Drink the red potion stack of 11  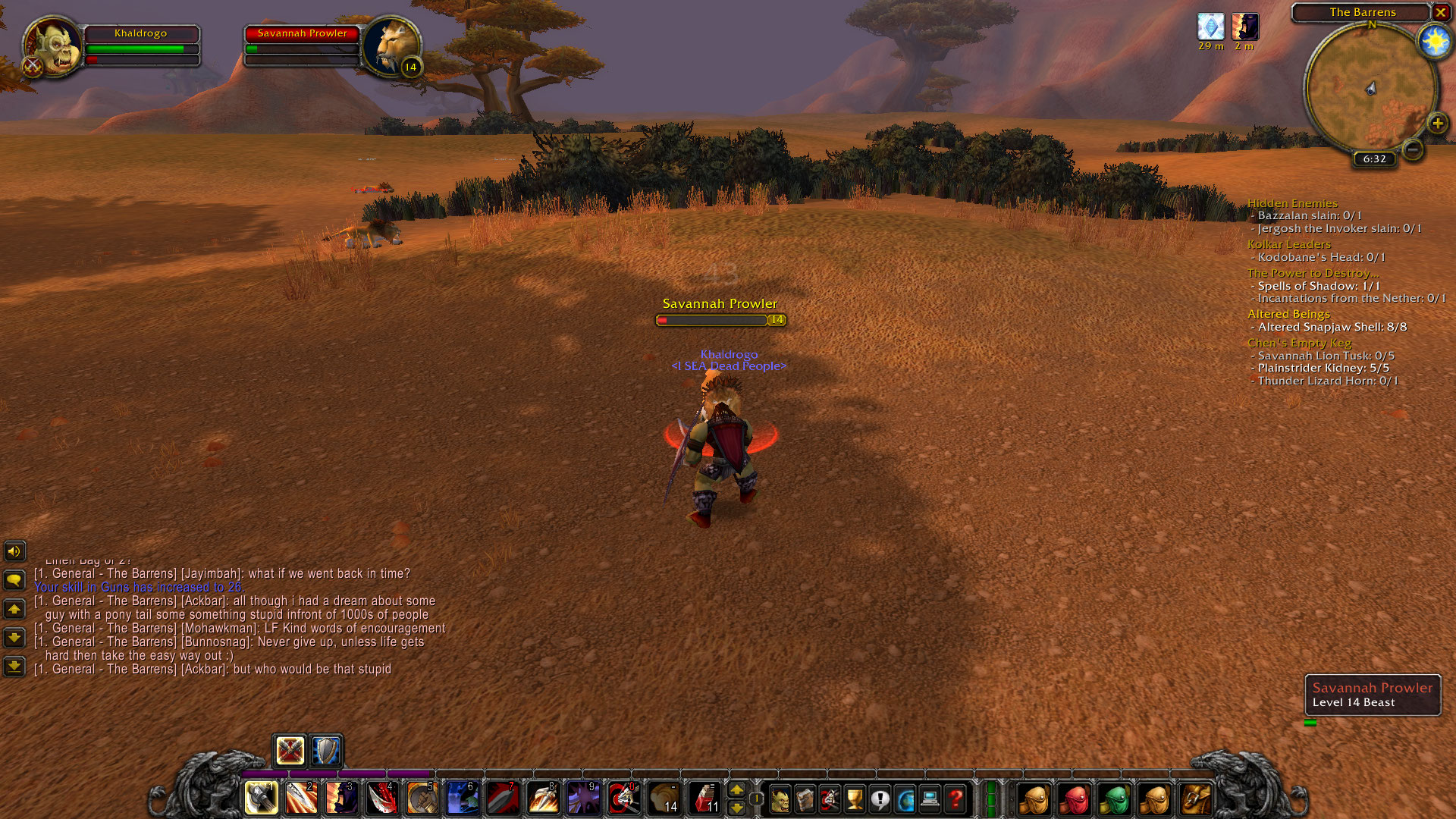click(704, 798)
